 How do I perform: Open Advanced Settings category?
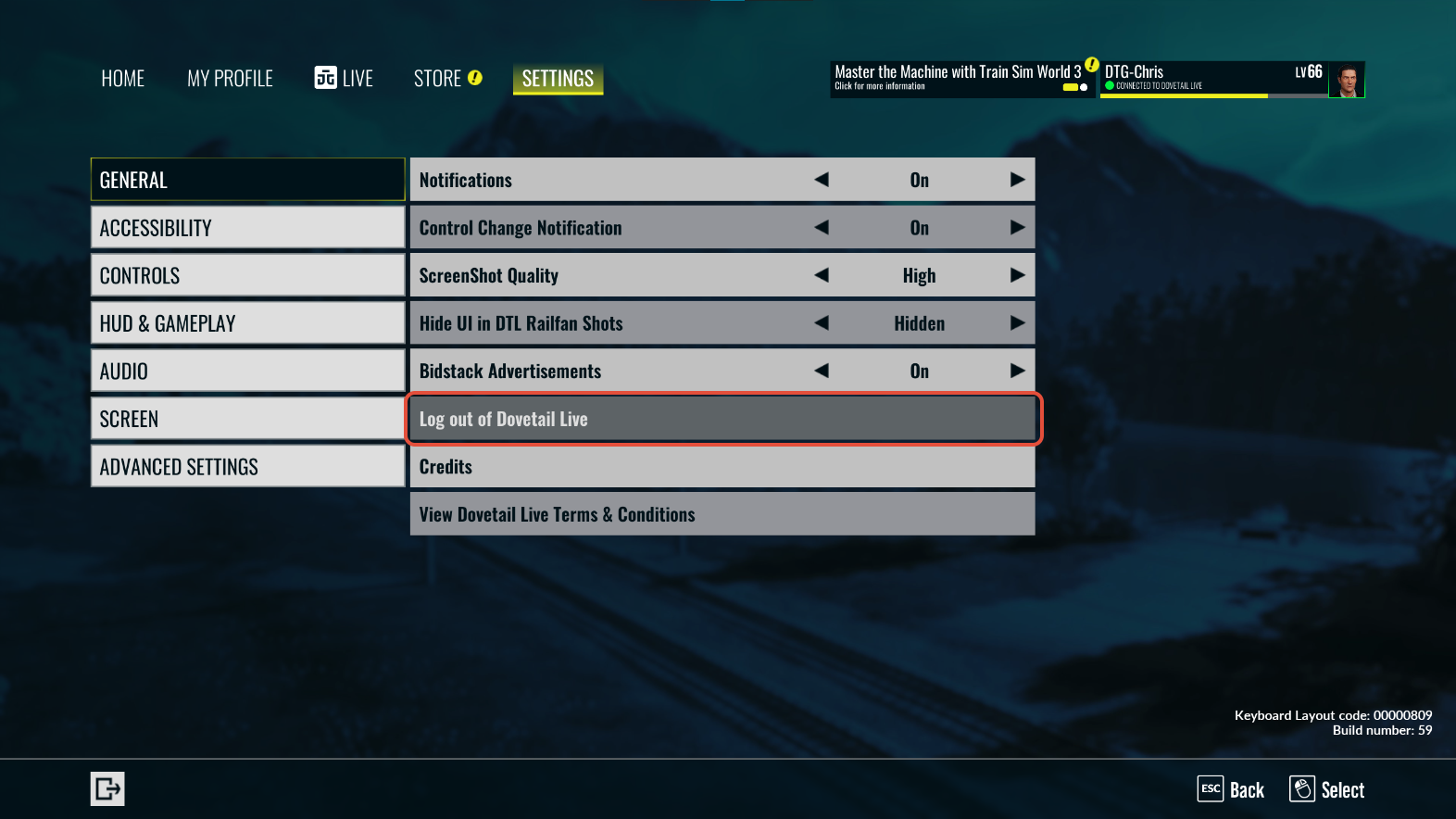[247, 467]
